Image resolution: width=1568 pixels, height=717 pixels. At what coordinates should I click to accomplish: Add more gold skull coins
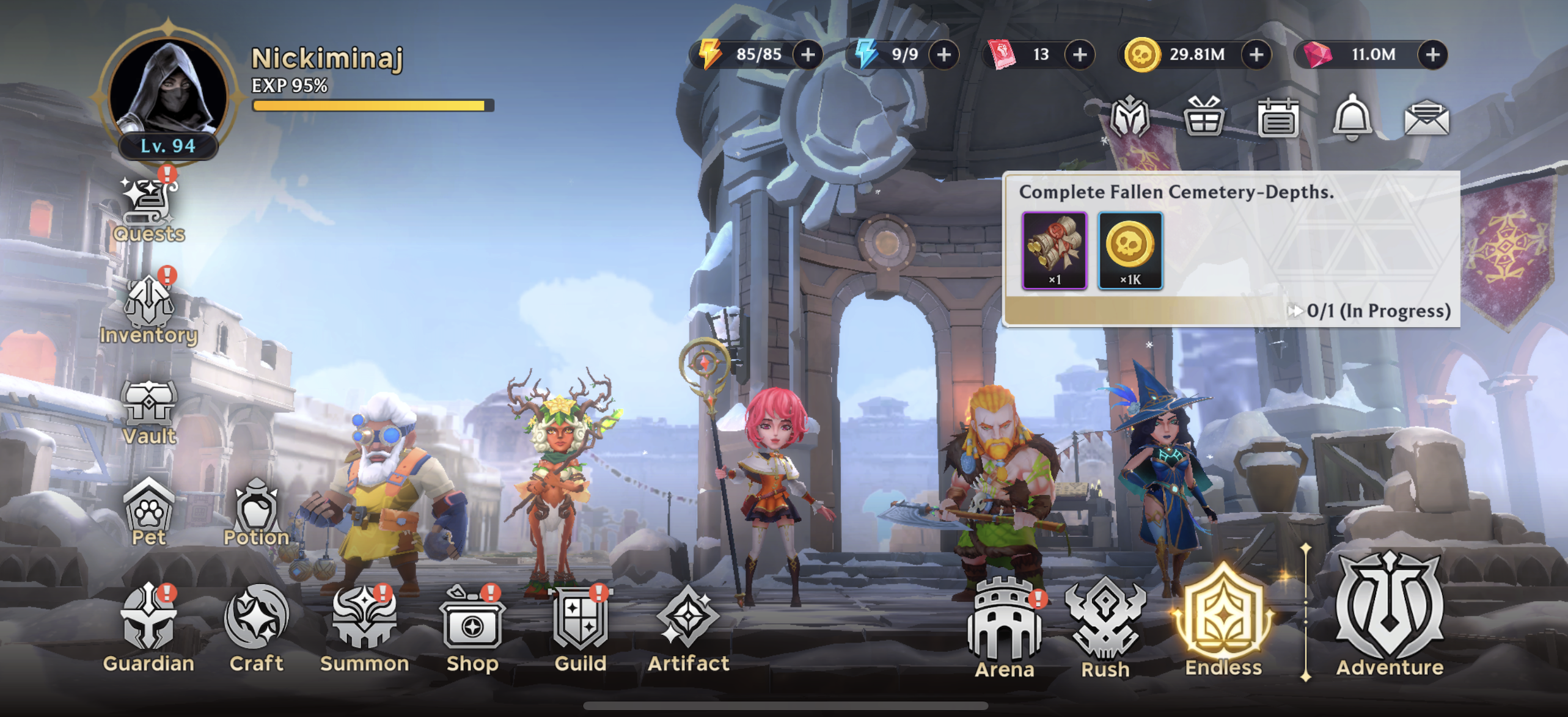point(1256,55)
